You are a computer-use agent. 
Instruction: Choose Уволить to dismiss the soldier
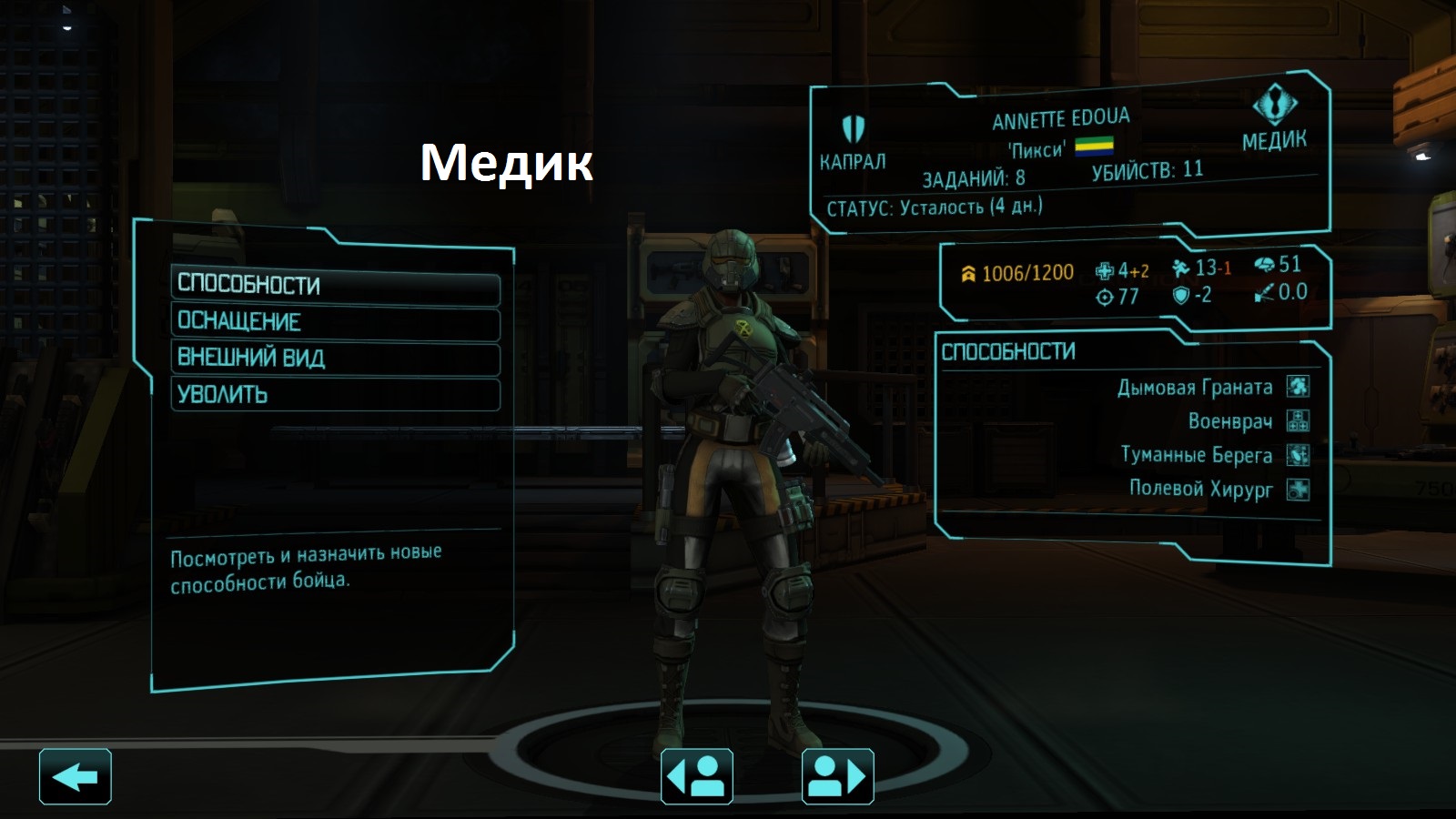[335, 395]
